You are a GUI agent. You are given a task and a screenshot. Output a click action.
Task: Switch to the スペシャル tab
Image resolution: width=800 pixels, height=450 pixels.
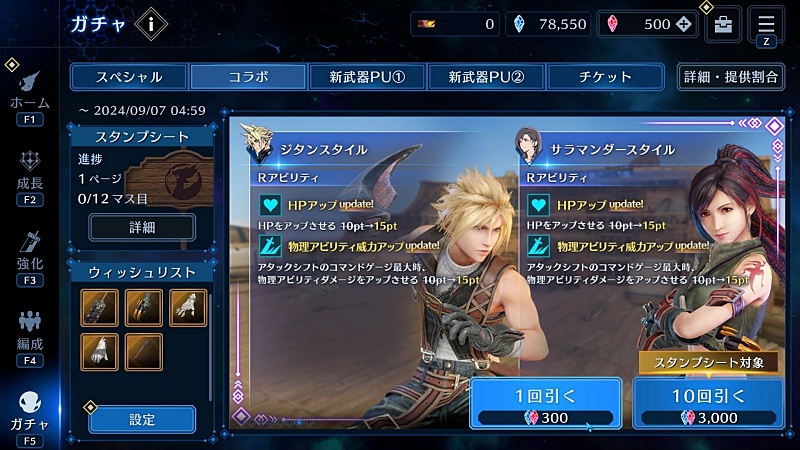click(x=128, y=77)
